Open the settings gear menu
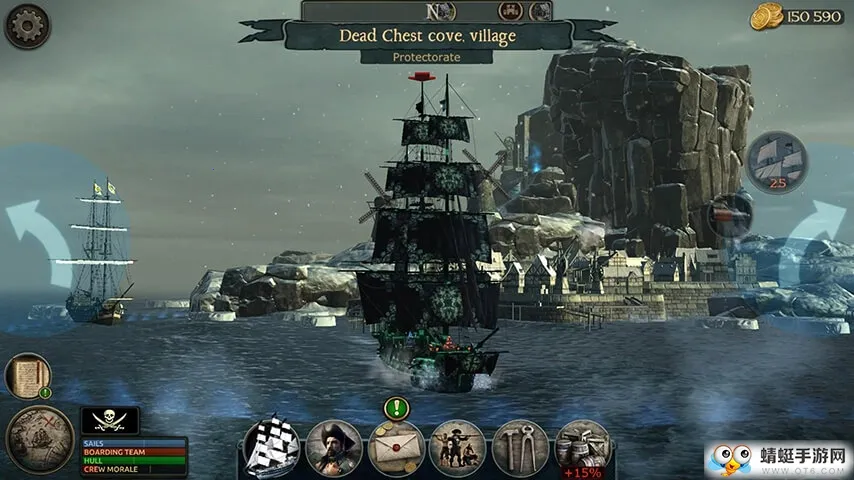 (27, 26)
